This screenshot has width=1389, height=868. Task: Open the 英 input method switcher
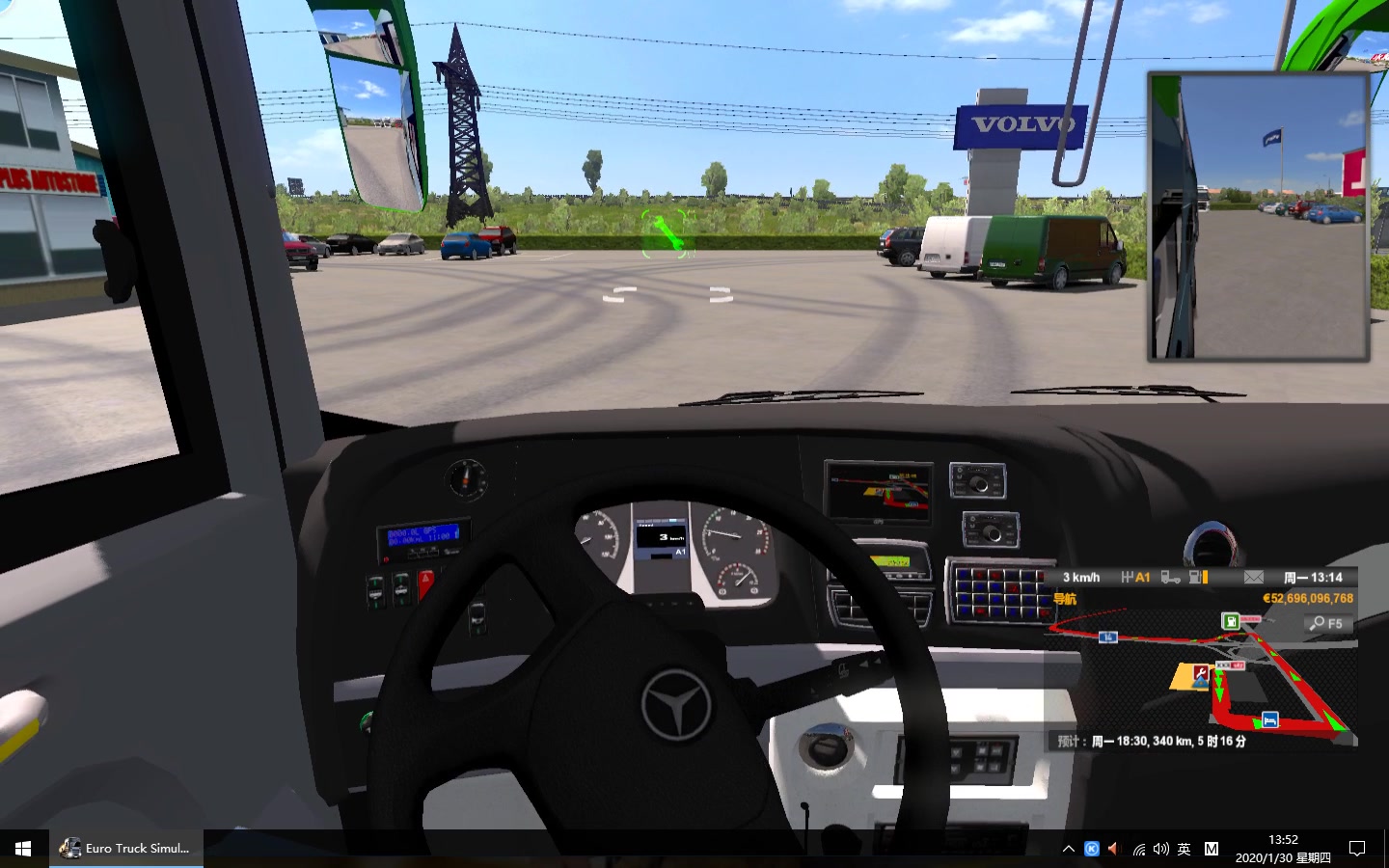point(1183,849)
